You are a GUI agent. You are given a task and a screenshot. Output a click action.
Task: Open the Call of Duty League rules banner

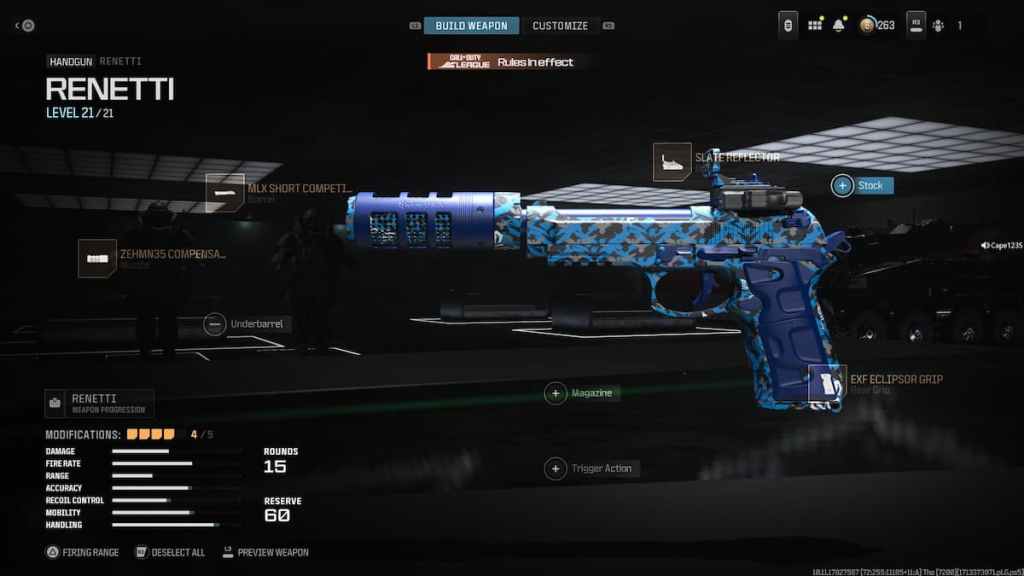(x=501, y=62)
